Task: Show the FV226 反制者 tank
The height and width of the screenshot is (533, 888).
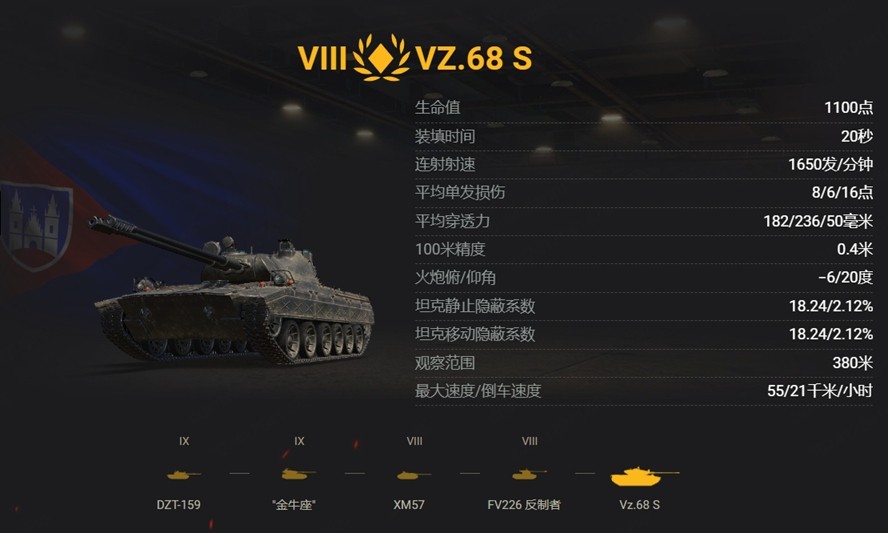Action: pos(529,475)
